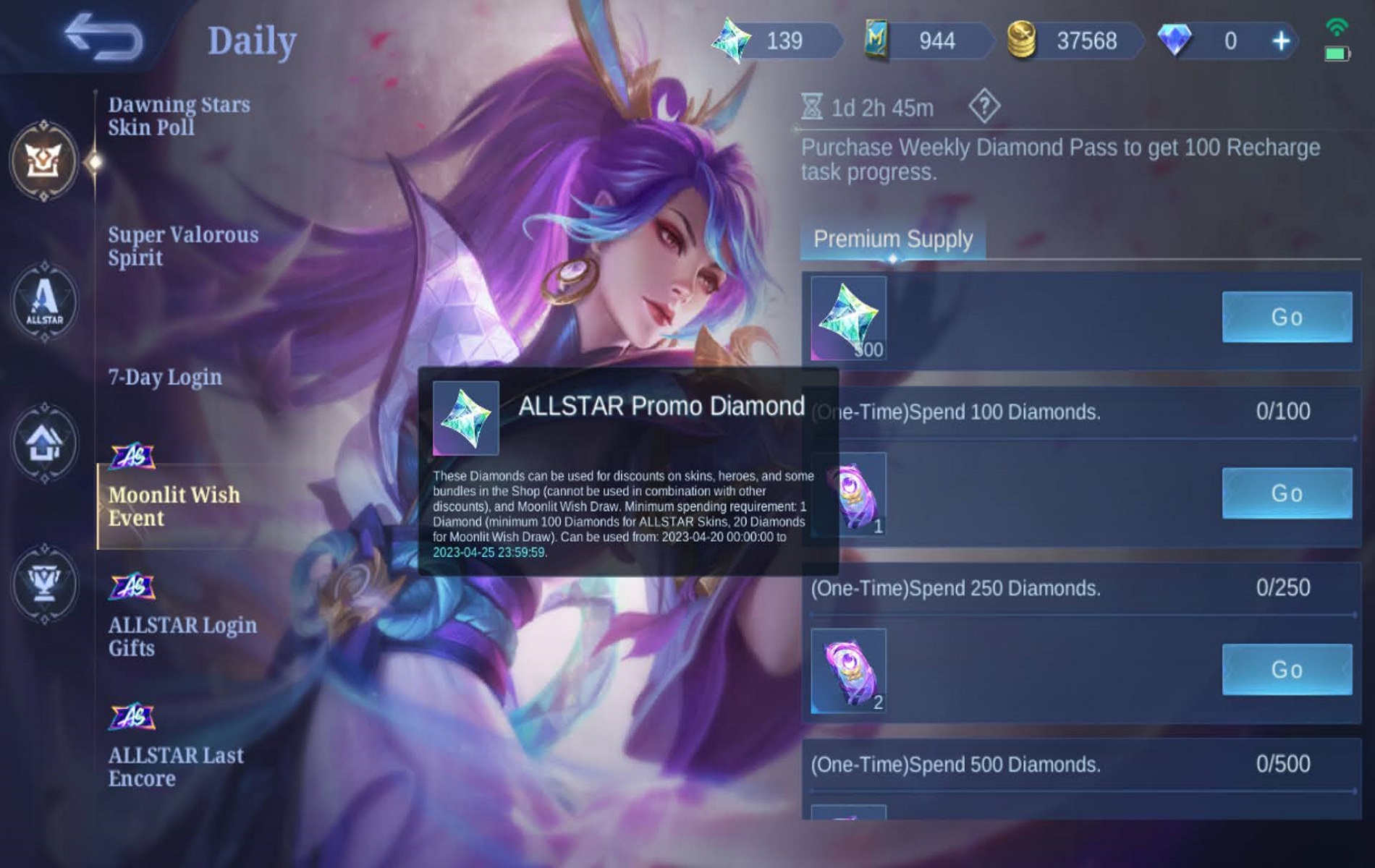
Task: Select the Moonlit Wish Event entry
Action: pos(174,506)
